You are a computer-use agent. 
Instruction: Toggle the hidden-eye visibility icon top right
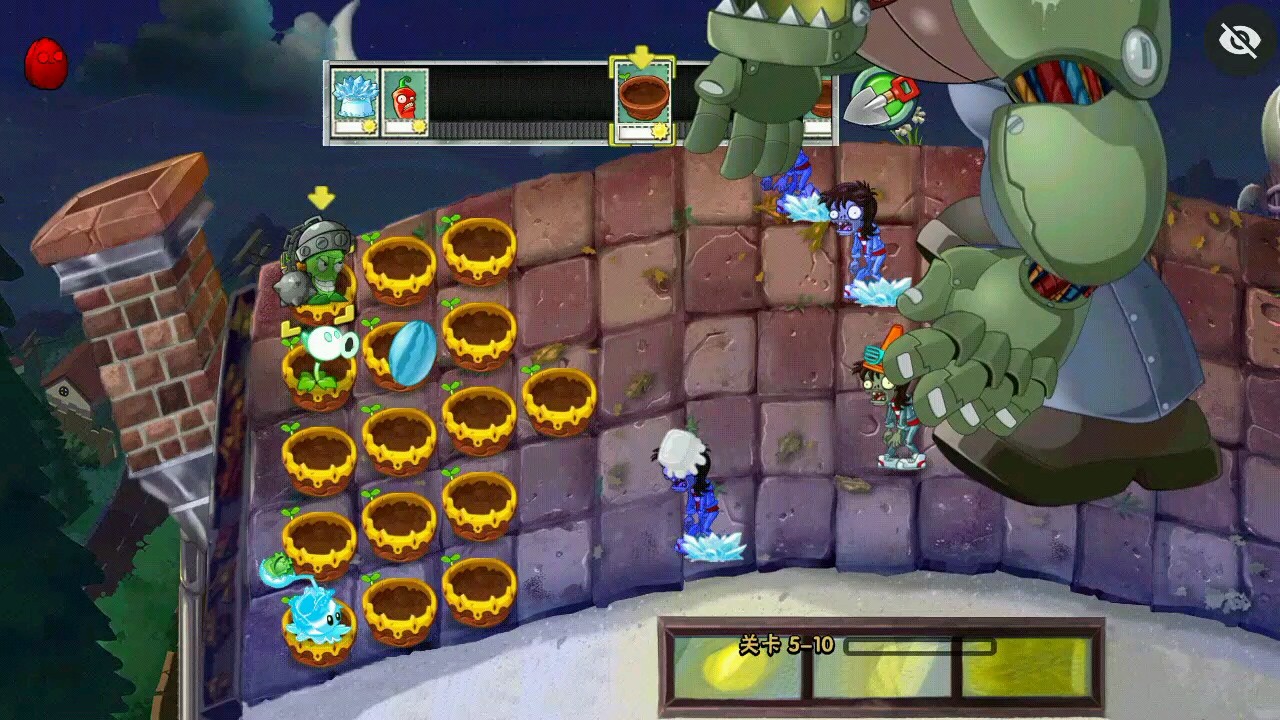[x=1238, y=38]
